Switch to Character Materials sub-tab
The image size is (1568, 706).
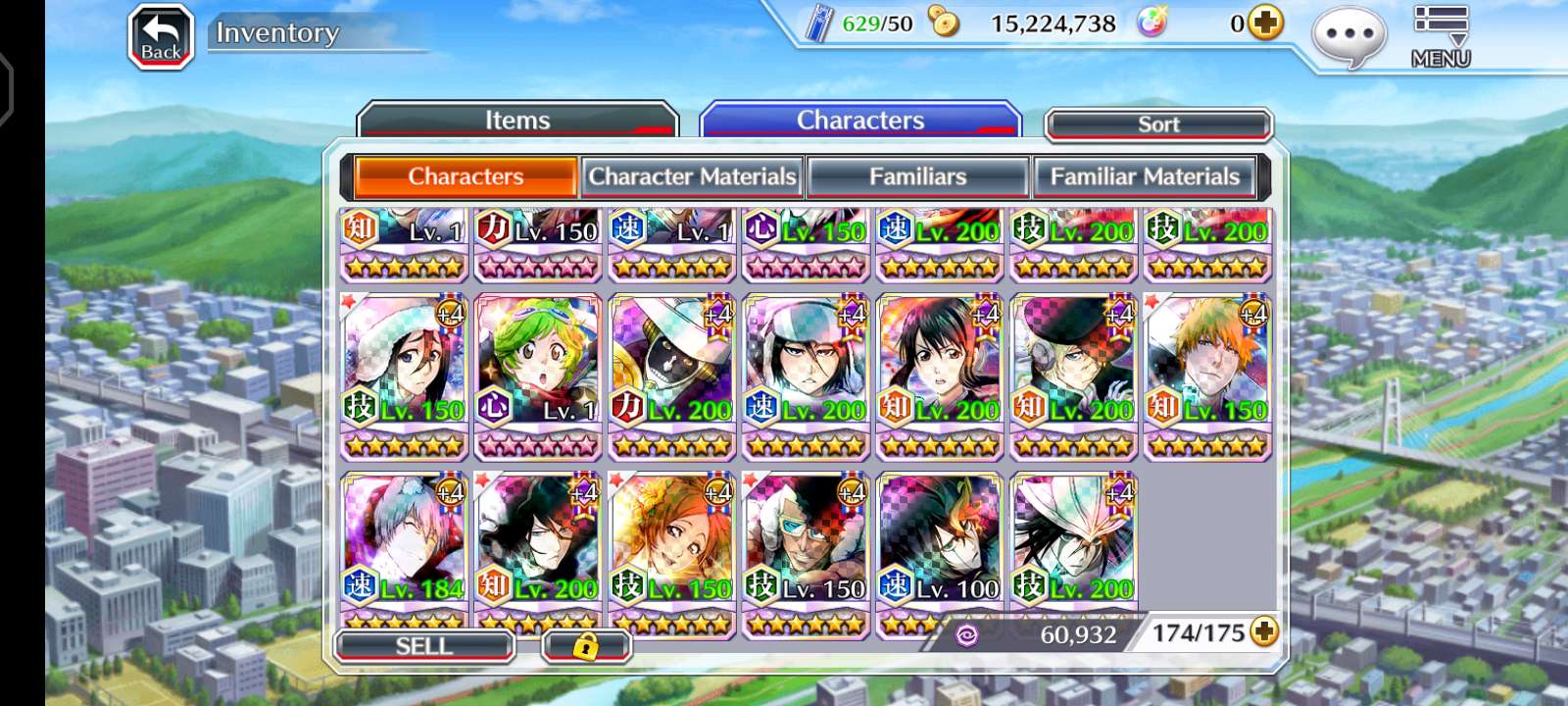tap(692, 176)
